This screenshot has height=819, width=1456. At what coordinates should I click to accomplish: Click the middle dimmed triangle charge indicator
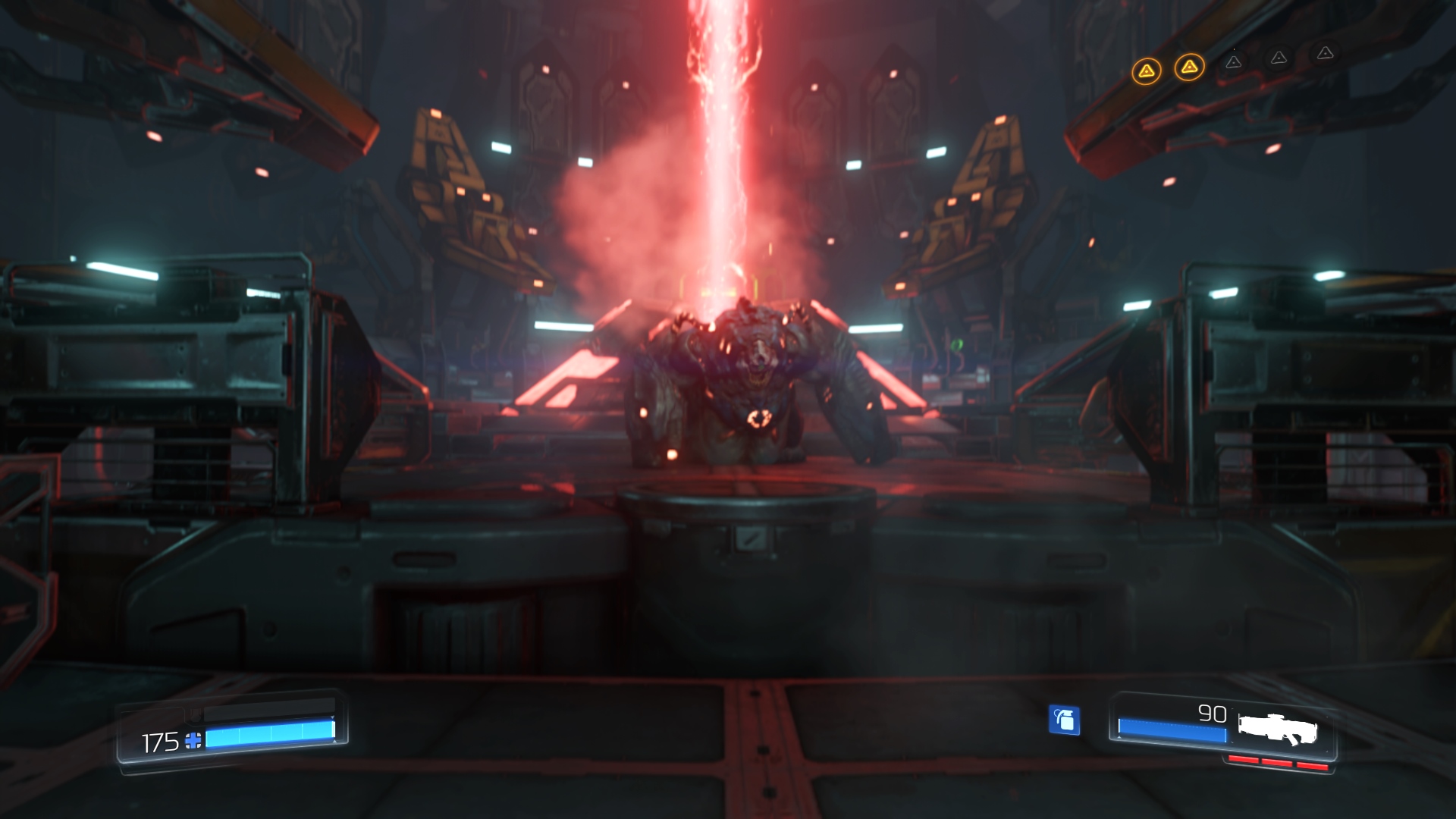(1279, 58)
